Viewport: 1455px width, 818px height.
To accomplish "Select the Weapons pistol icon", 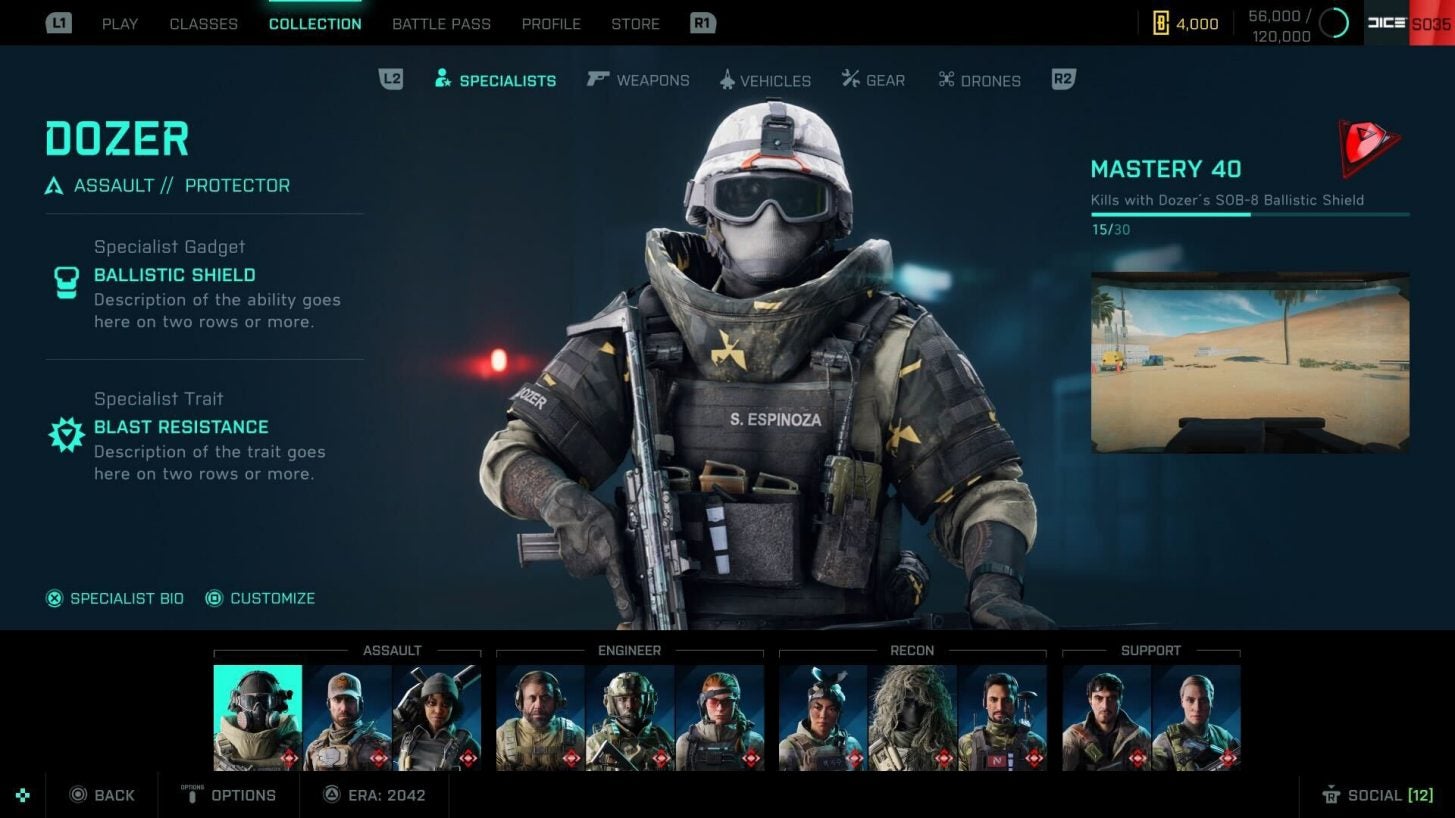I will pos(599,79).
